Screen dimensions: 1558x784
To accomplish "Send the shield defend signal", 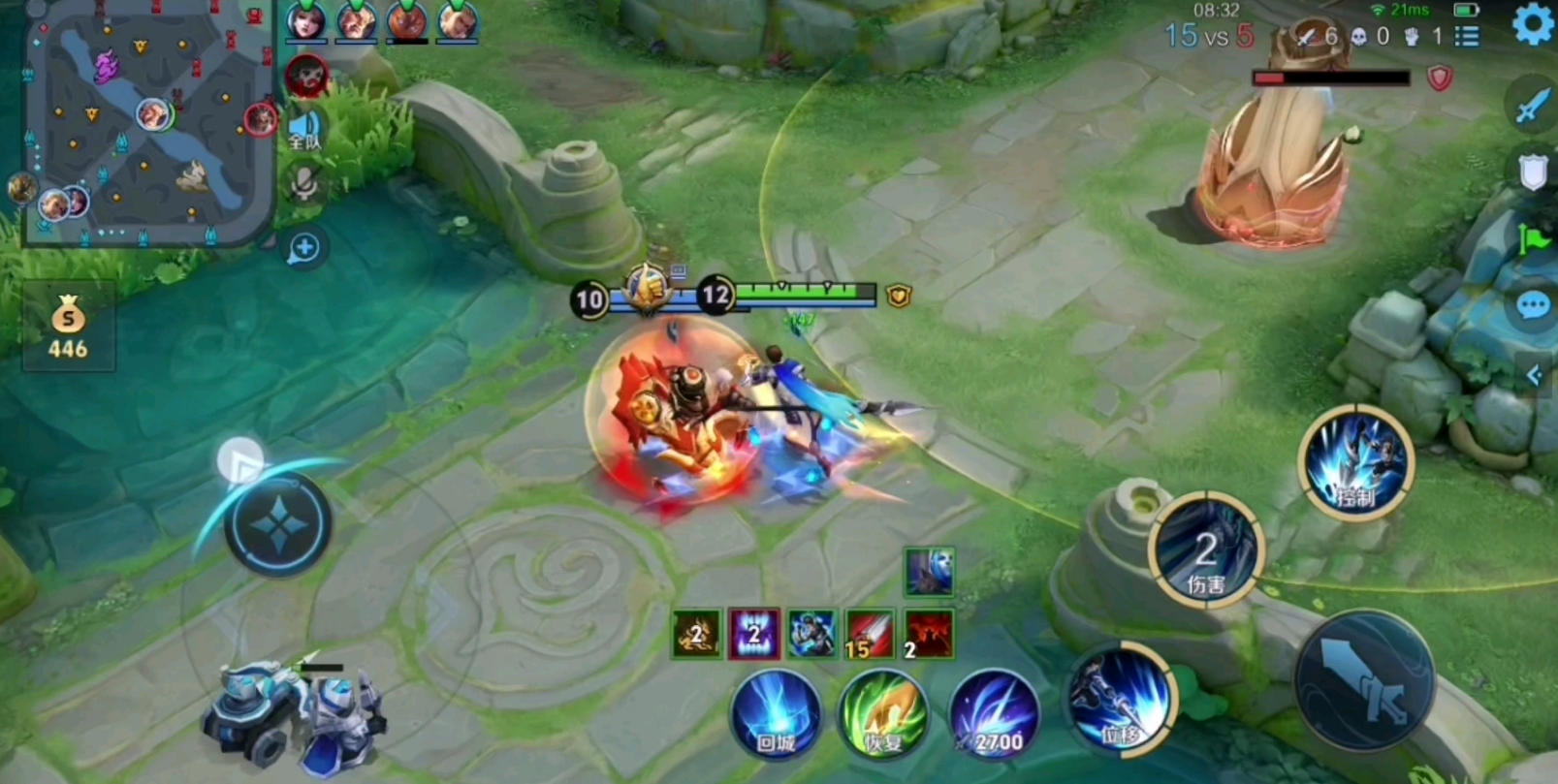I will pyautogui.click(x=1533, y=172).
